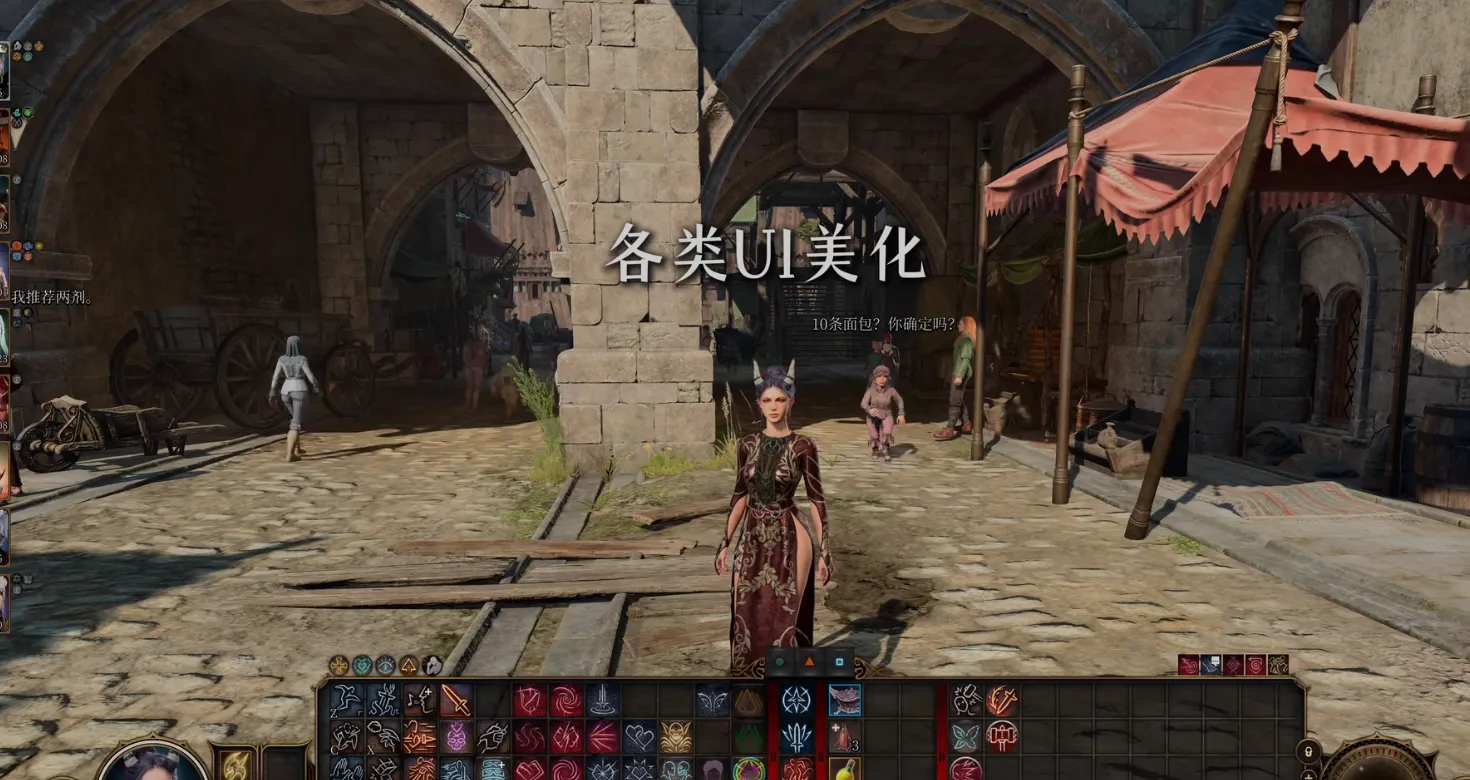Viewport: 1470px width, 780px height.
Task: Toggle the orange bonus action filter
Action: [809, 662]
